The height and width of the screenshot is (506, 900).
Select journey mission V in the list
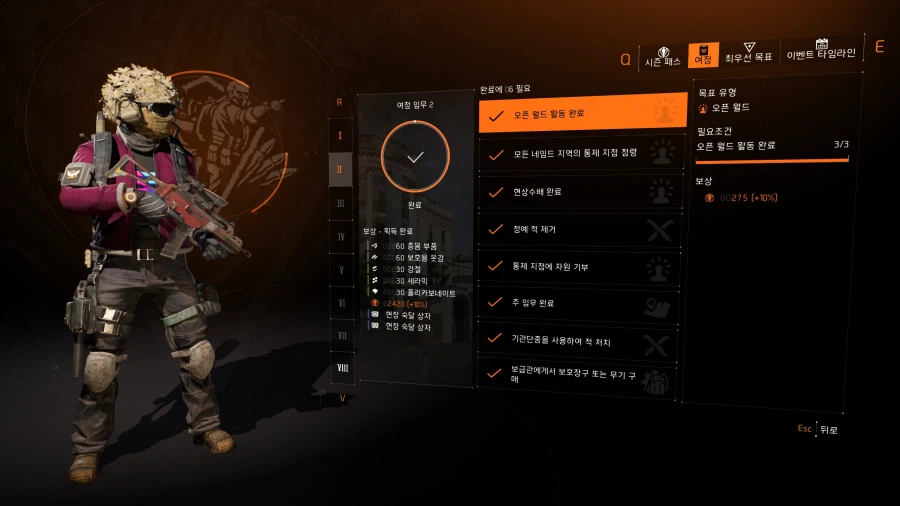click(x=340, y=270)
